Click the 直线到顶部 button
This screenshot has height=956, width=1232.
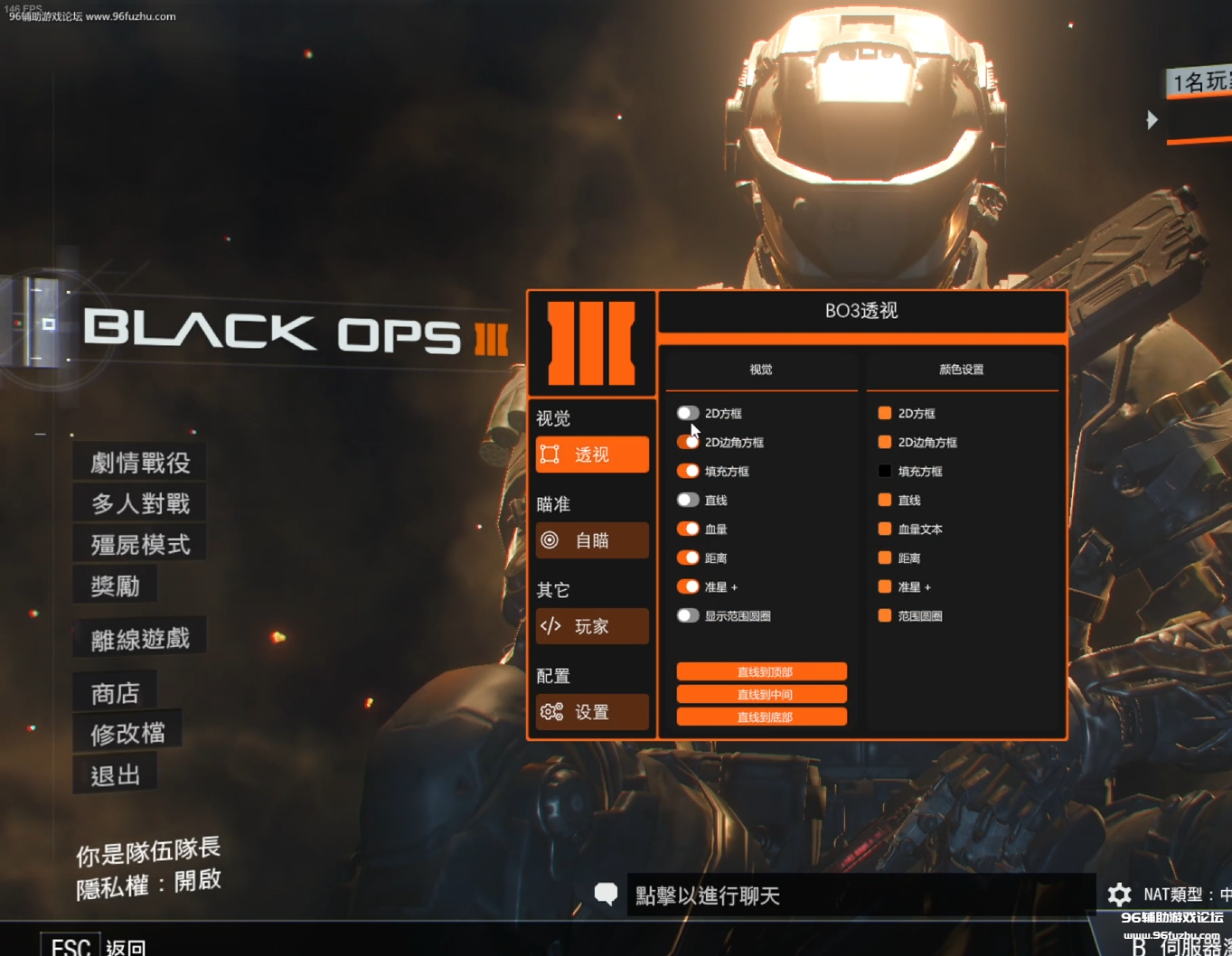pos(762,671)
